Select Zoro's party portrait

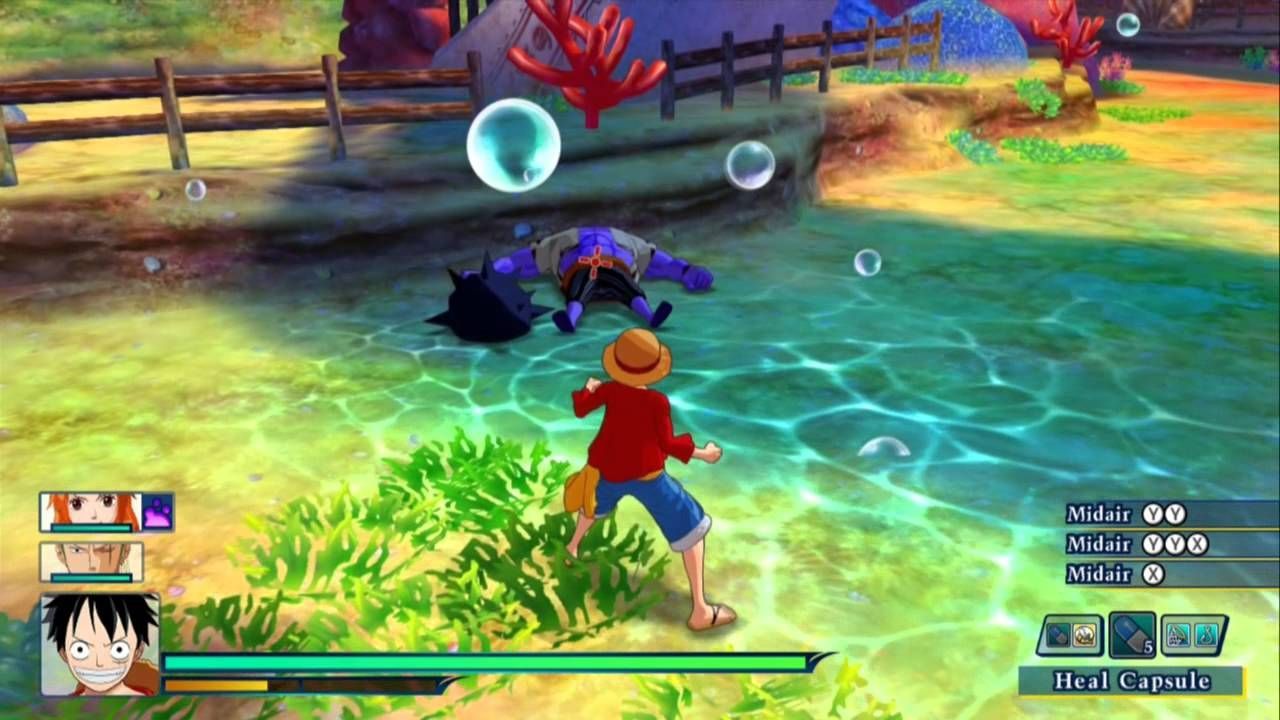click(x=91, y=561)
